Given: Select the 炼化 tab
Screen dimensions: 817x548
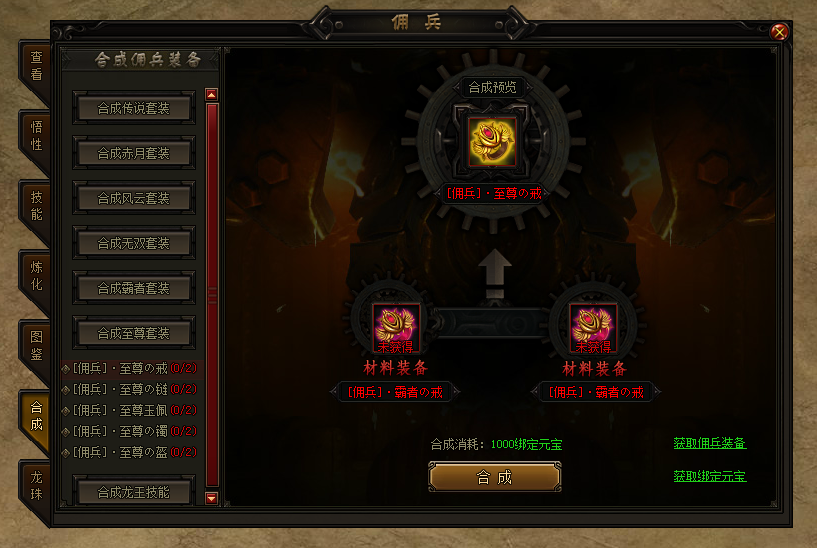Looking at the screenshot, I should [35, 276].
